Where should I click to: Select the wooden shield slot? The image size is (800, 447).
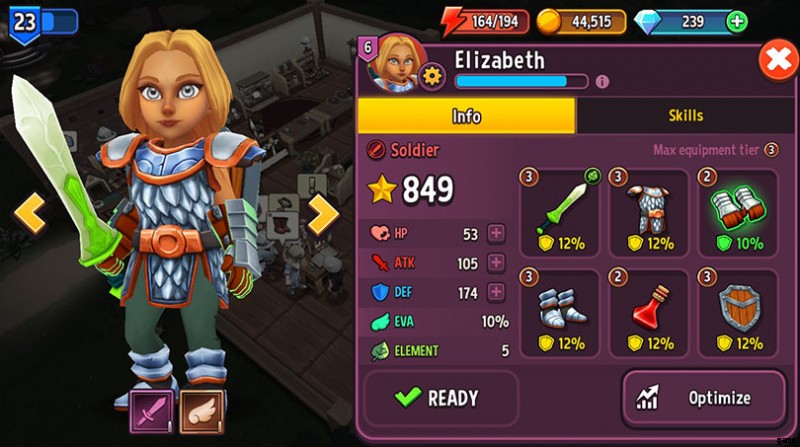point(738,313)
